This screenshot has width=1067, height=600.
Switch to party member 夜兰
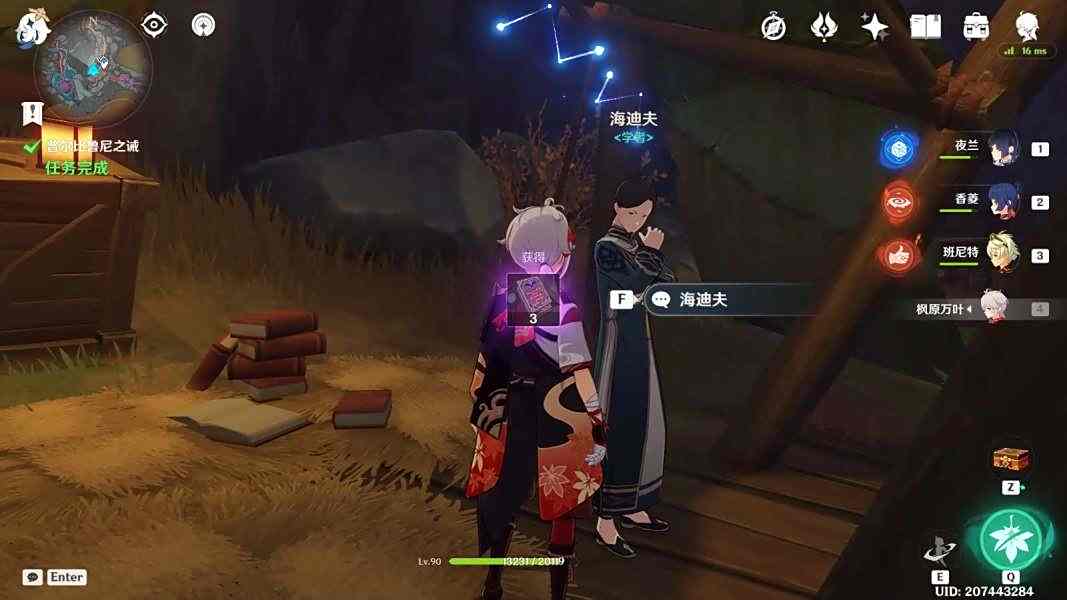point(1001,149)
